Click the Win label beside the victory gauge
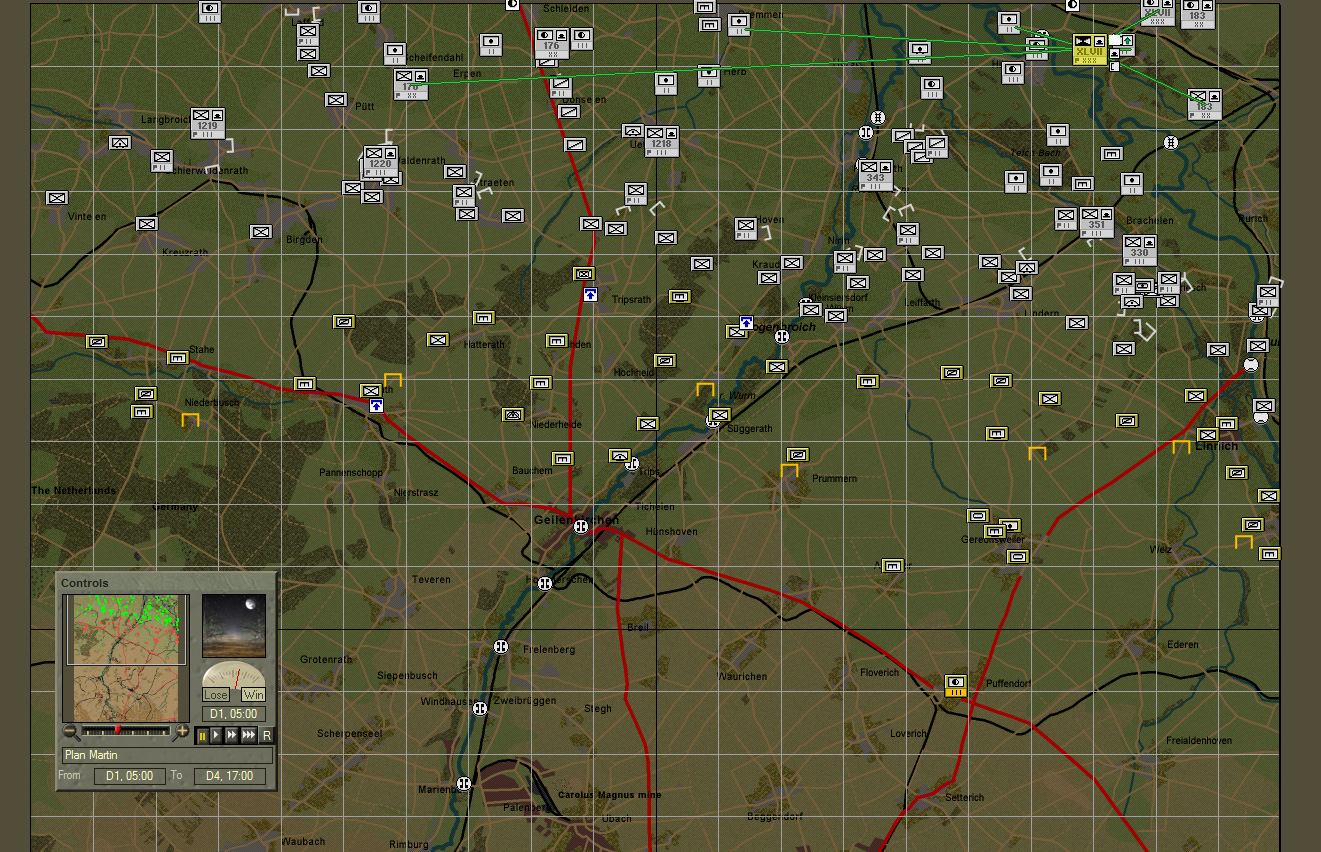This screenshot has height=852, width=1321. click(253, 693)
